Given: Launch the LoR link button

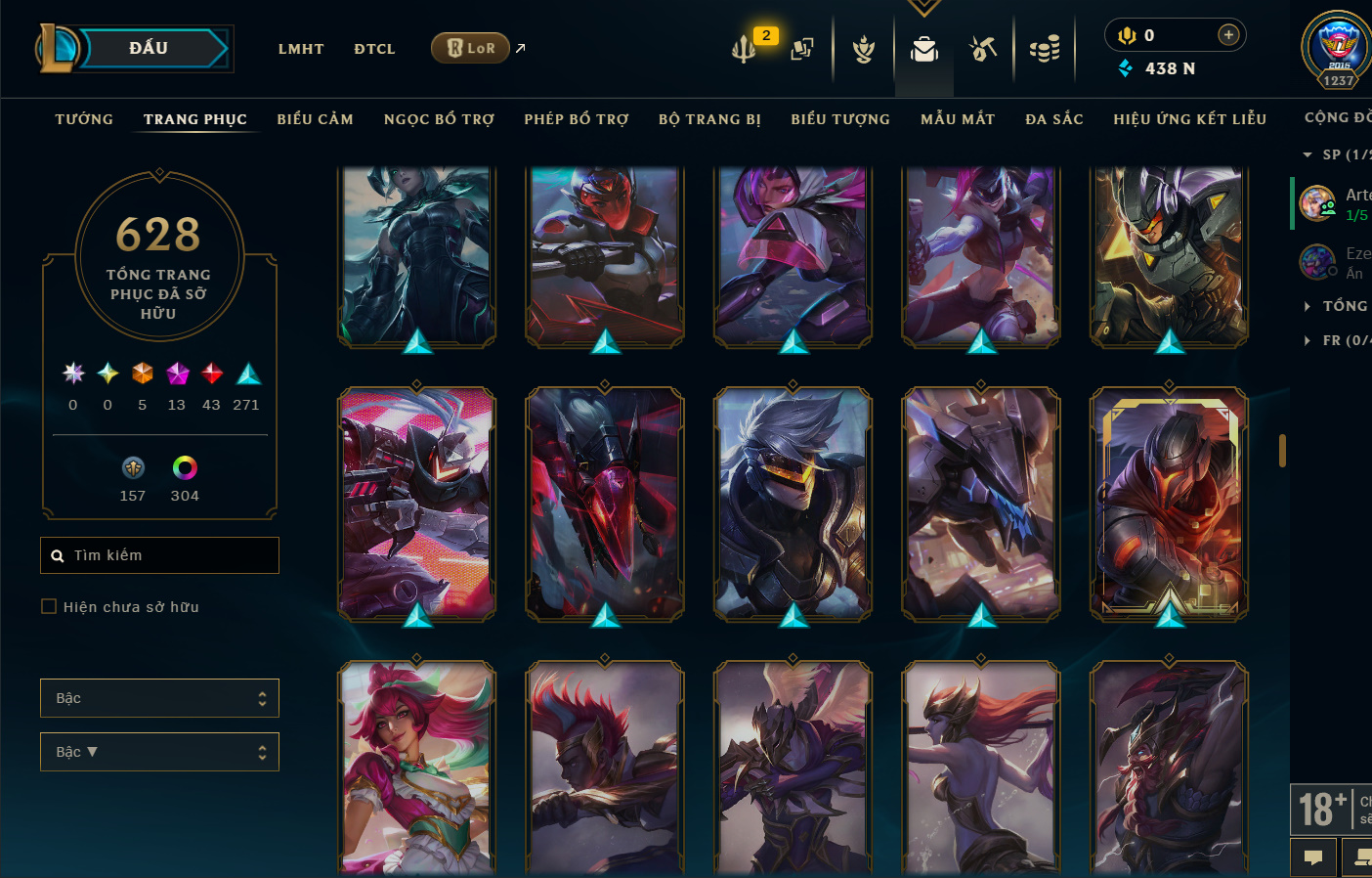Looking at the screenshot, I should (471, 48).
